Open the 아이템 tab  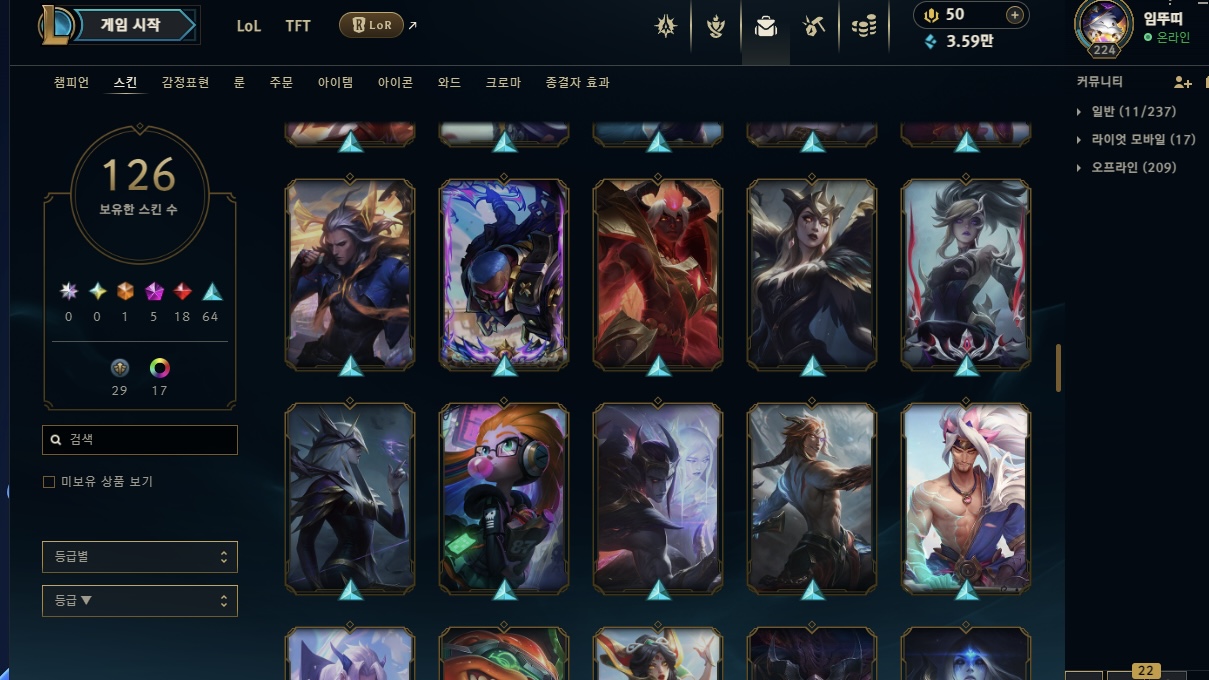click(x=335, y=83)
